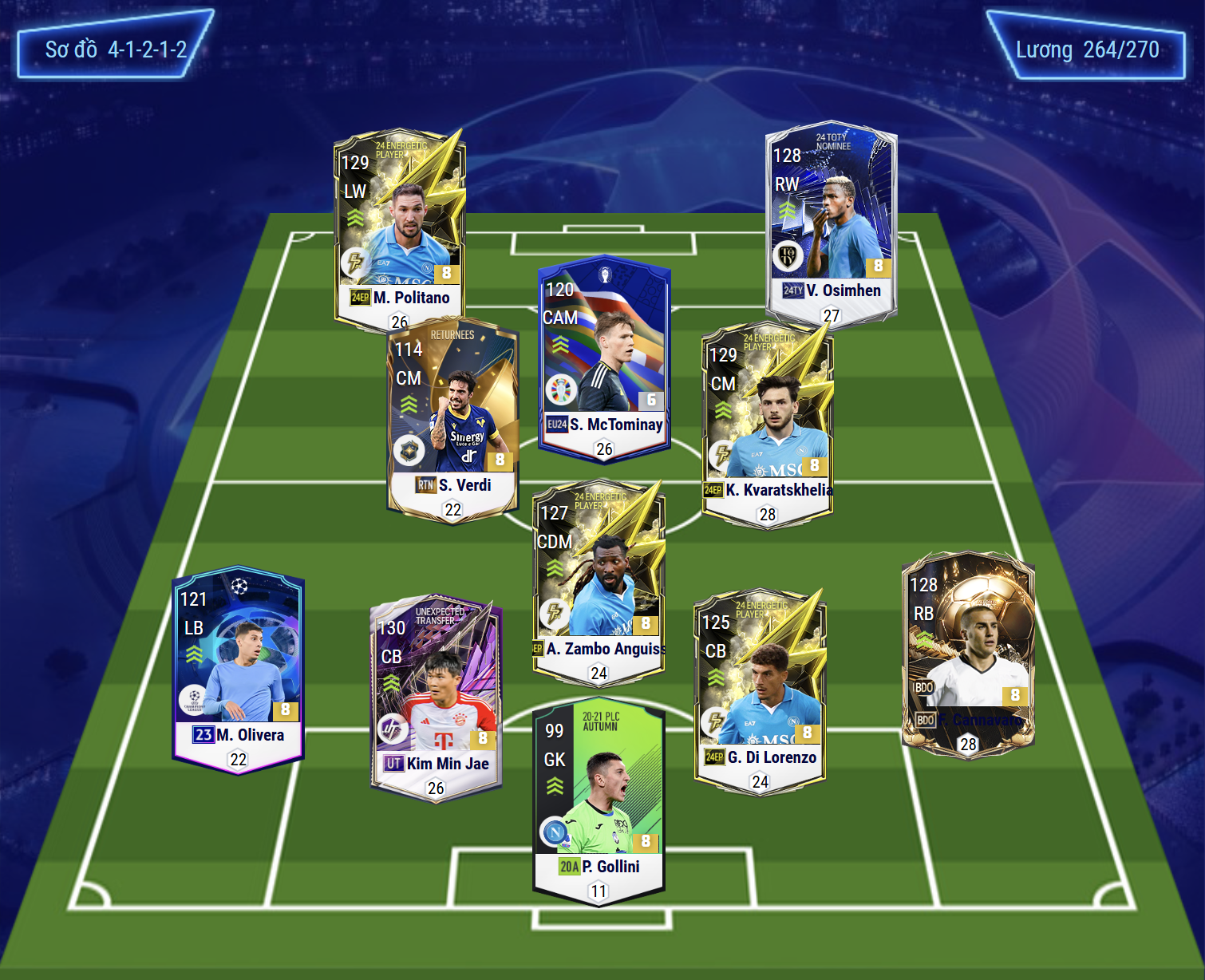Select the A. Zambo Anguissa CDM card
1205x980 pixels.
pos(599,579)
